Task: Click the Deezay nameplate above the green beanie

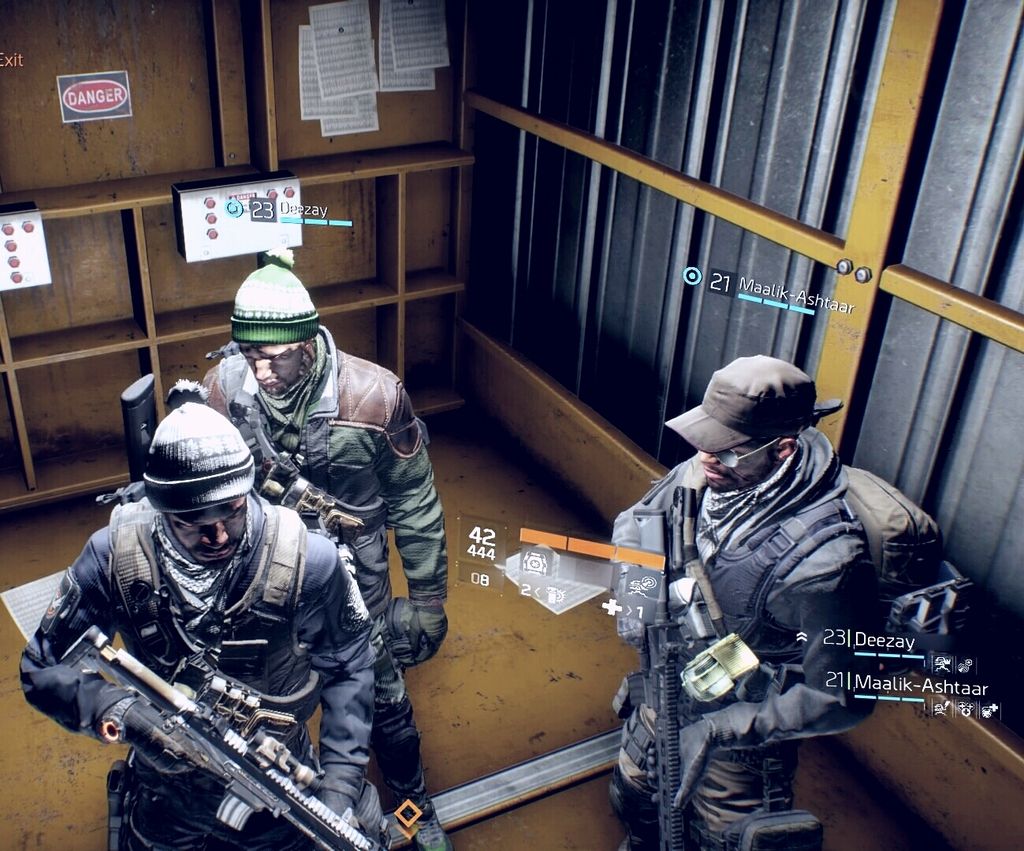Action: point(300,209)
